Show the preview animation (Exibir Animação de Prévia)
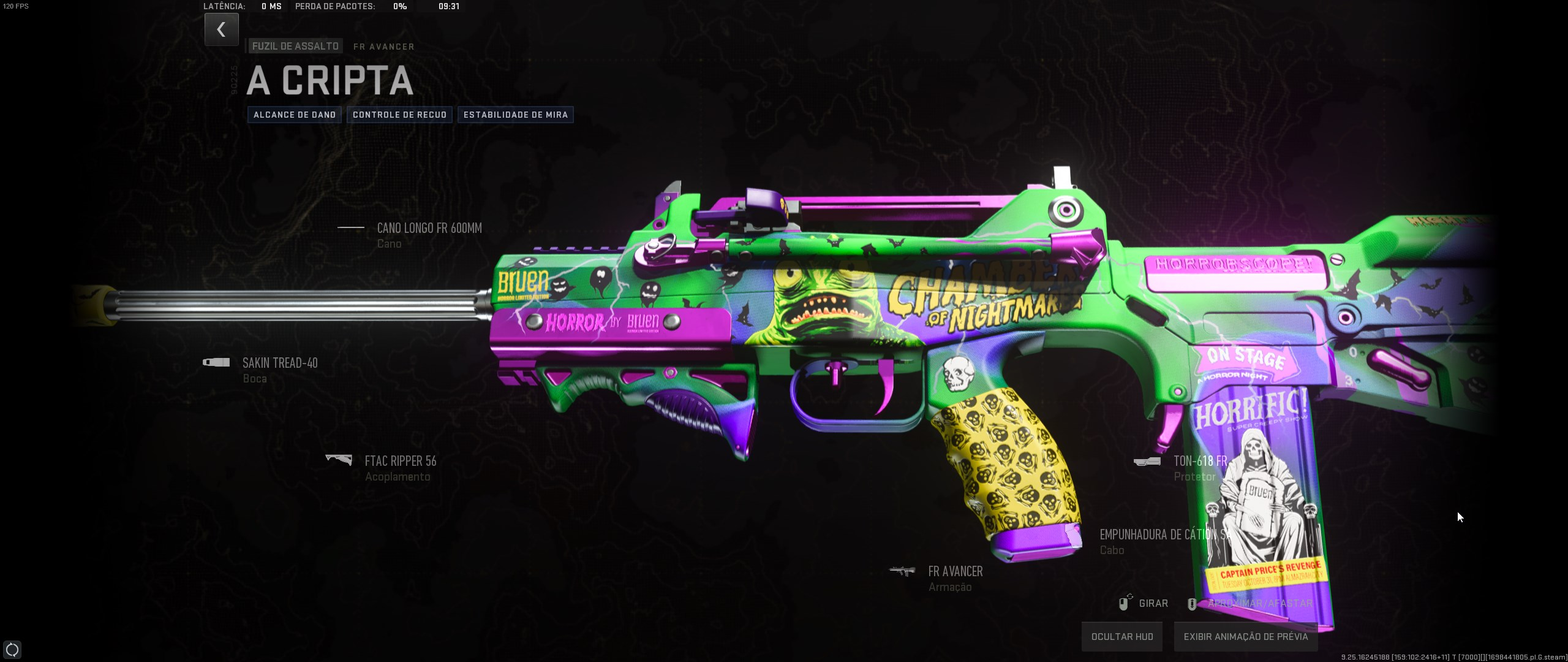1568x662 pixels. point(1245,637)
